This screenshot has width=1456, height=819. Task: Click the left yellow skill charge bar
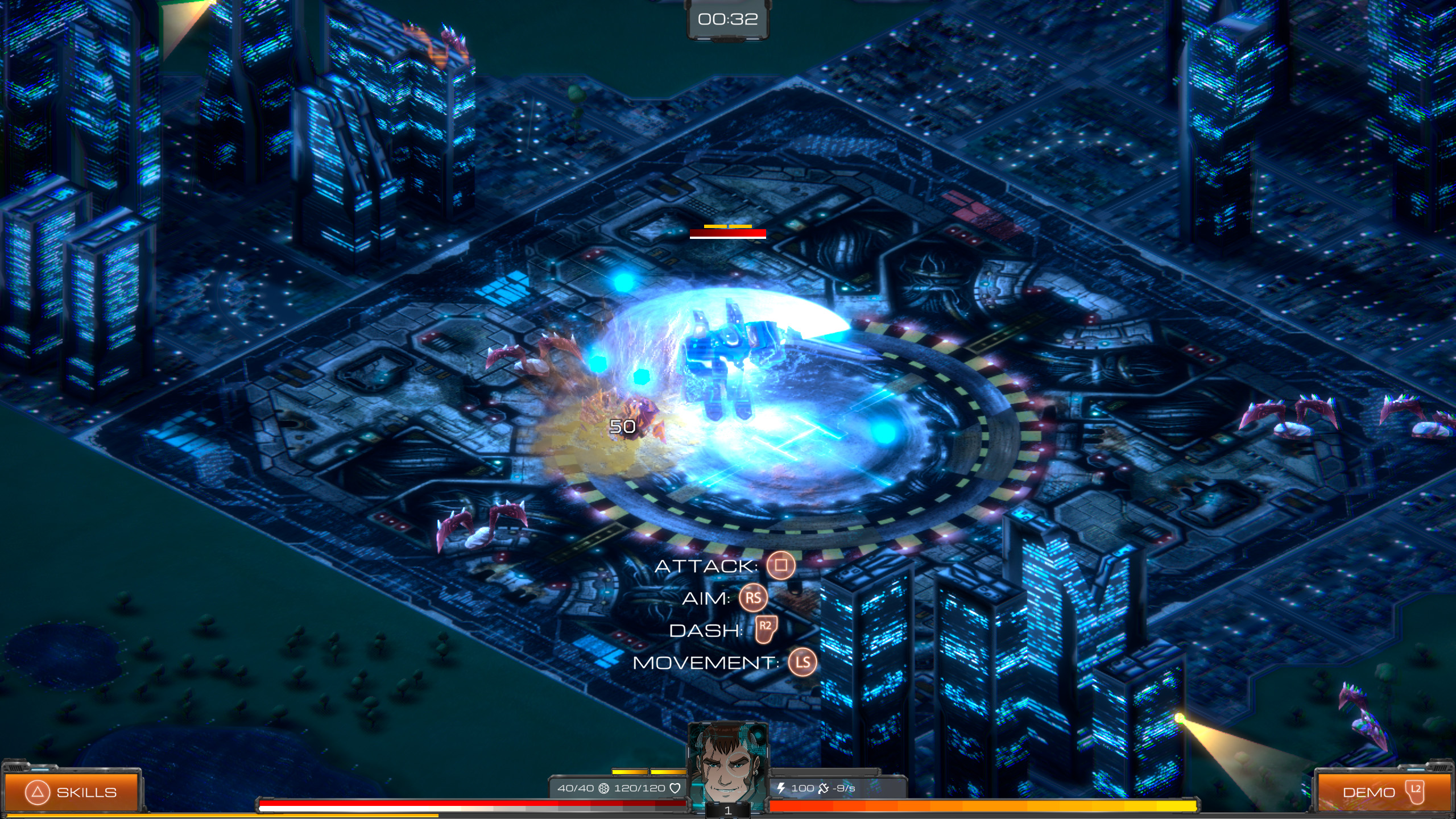click(629, 771)
